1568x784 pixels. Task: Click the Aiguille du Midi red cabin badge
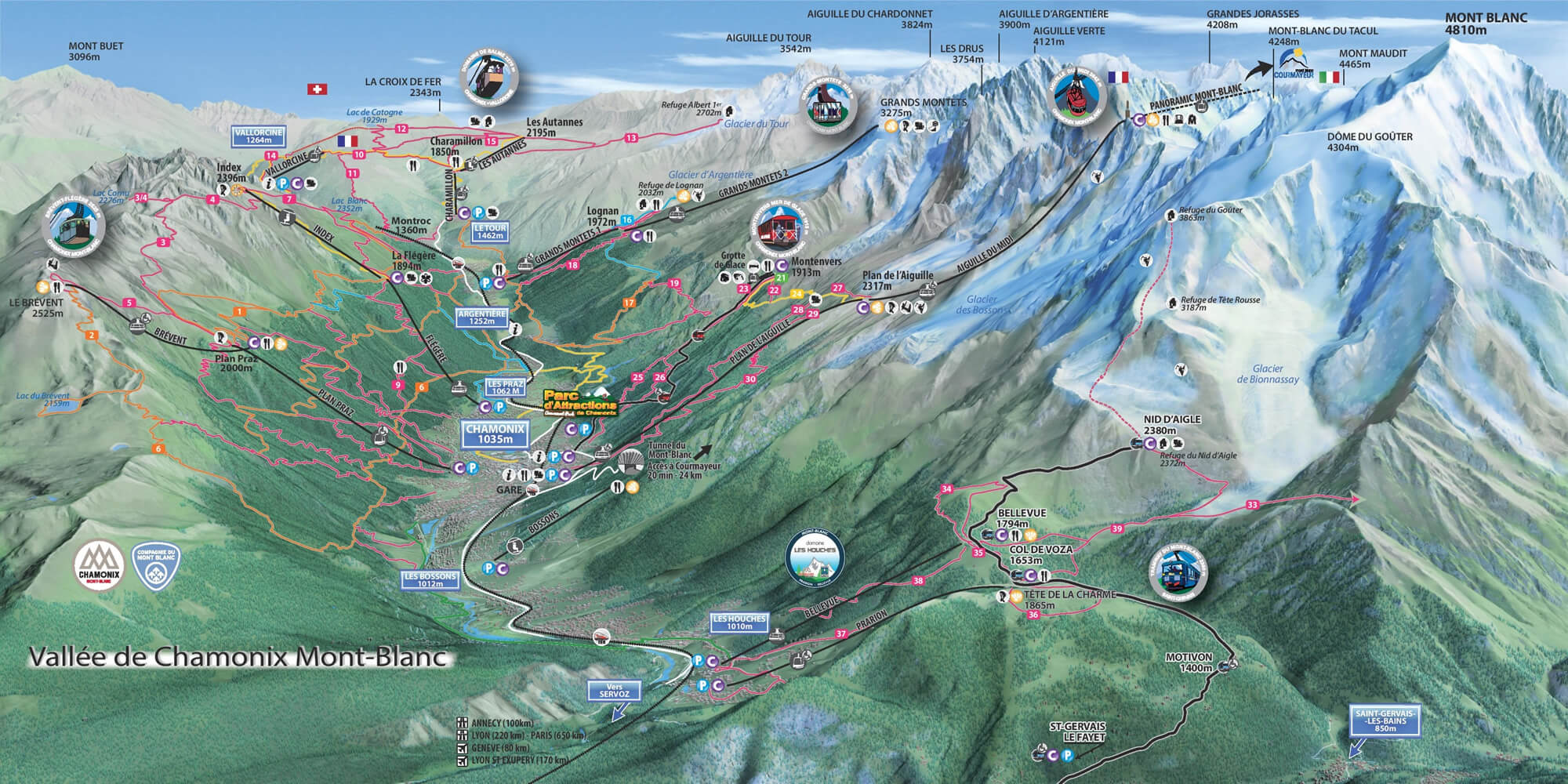[1075, 93]
